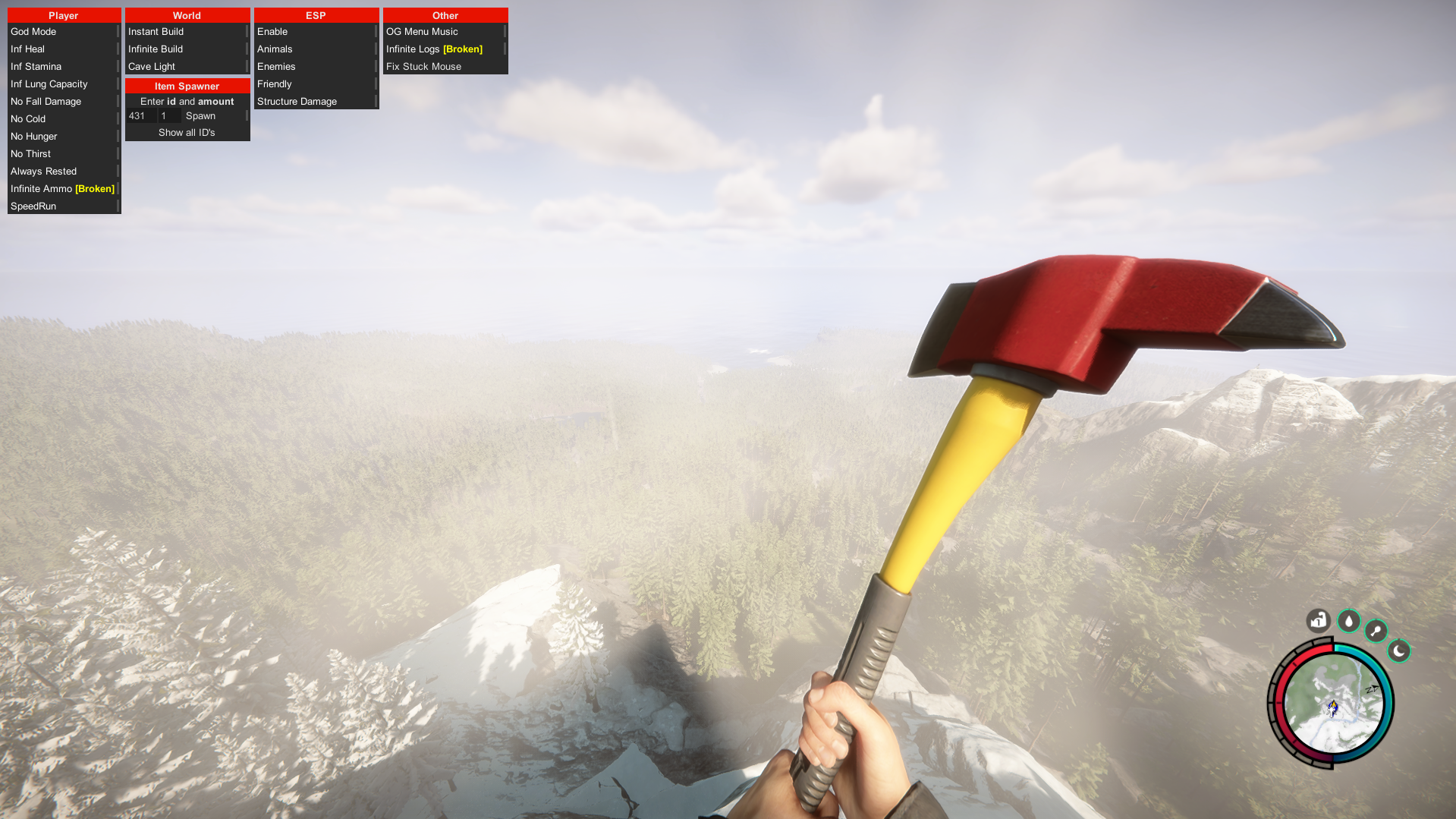Click Show all ID's

tap(187, 132)
